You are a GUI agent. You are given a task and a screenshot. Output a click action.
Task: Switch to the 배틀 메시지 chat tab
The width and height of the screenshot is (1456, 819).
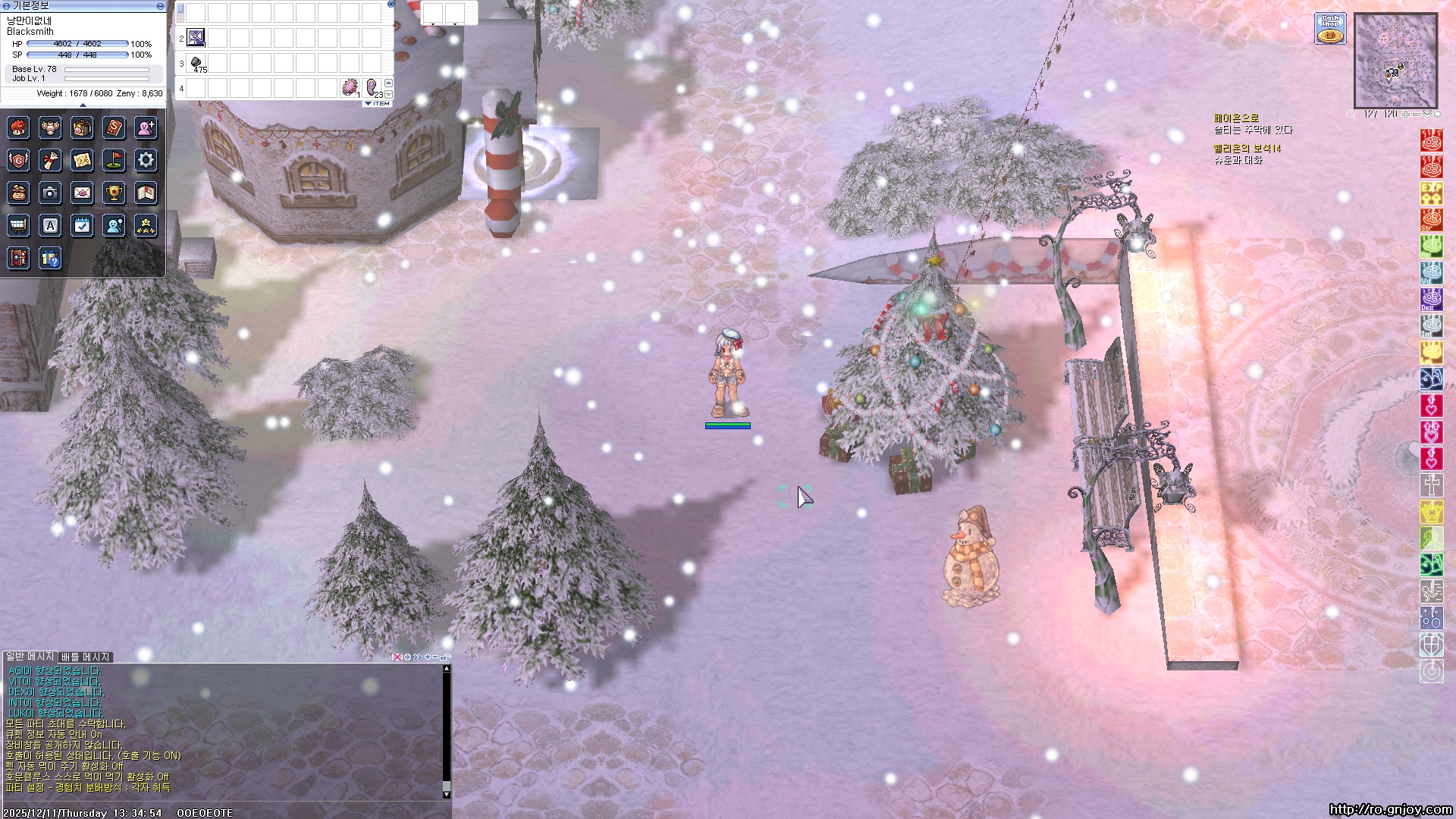[x=86, y=657]
